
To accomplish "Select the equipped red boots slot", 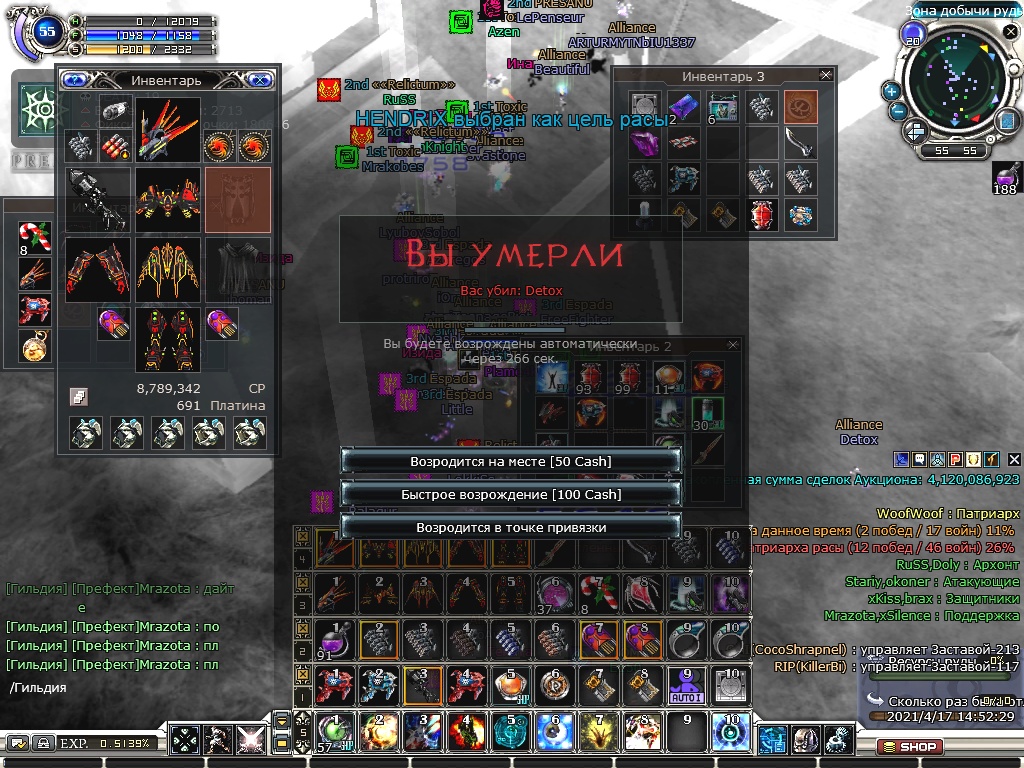I will click(167, 338).
